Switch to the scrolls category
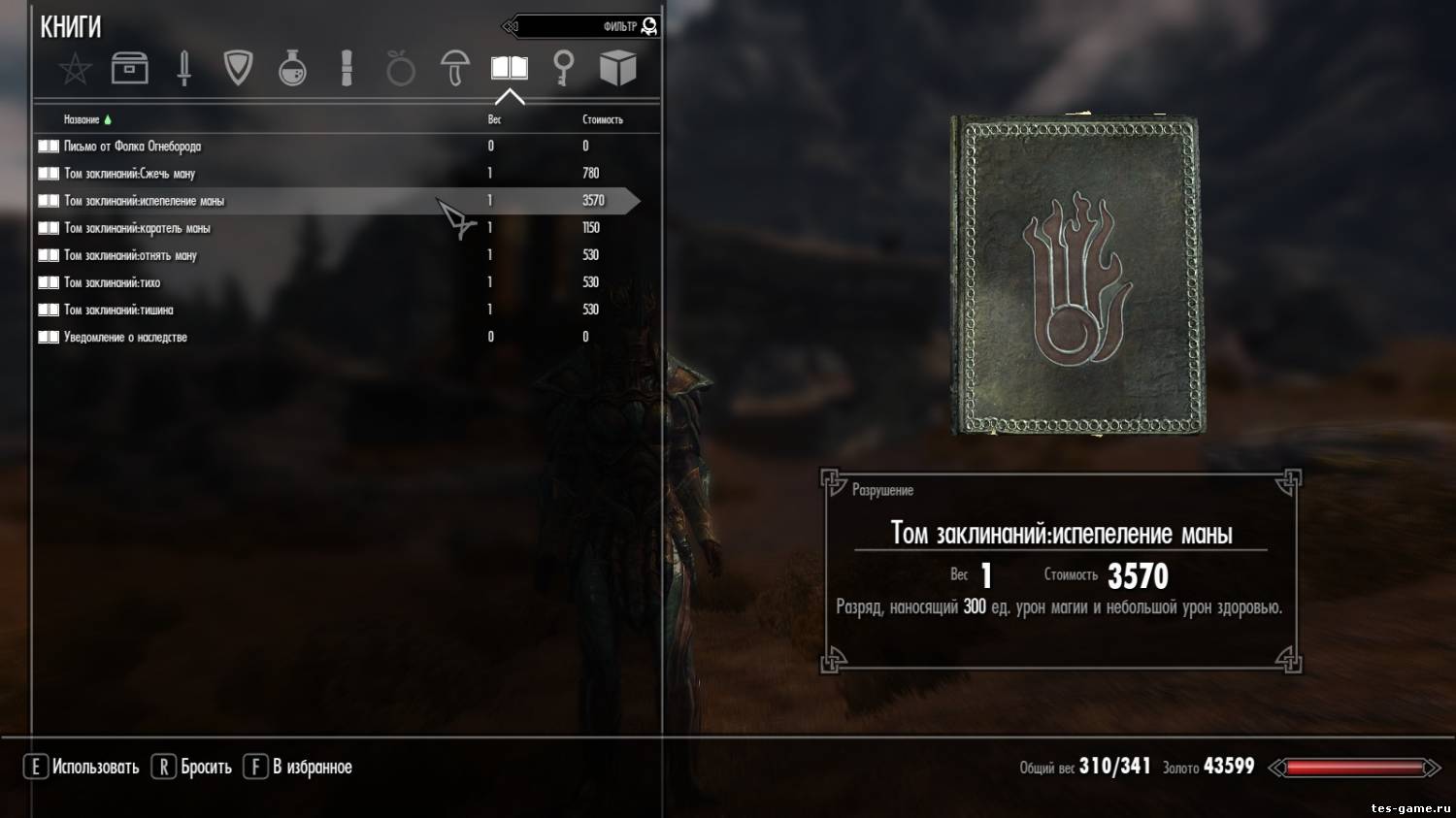This screenshot has height=818, width=1456. point(347,69)
